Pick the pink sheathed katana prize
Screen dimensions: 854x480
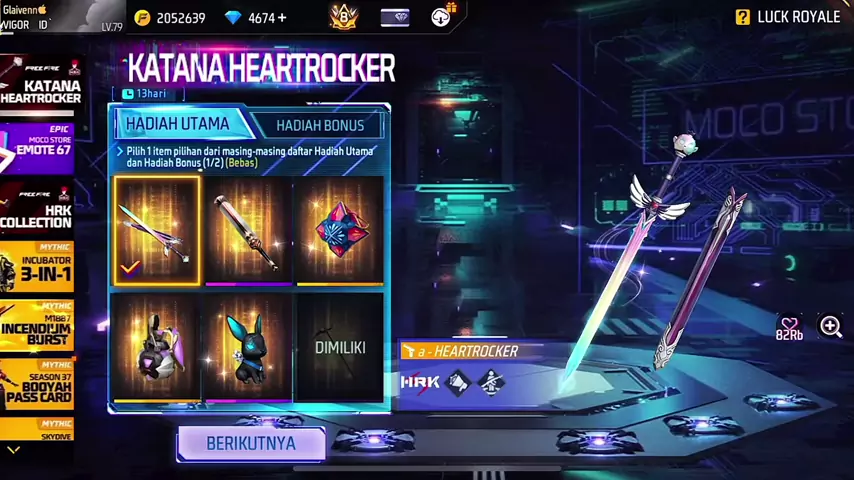247,231
